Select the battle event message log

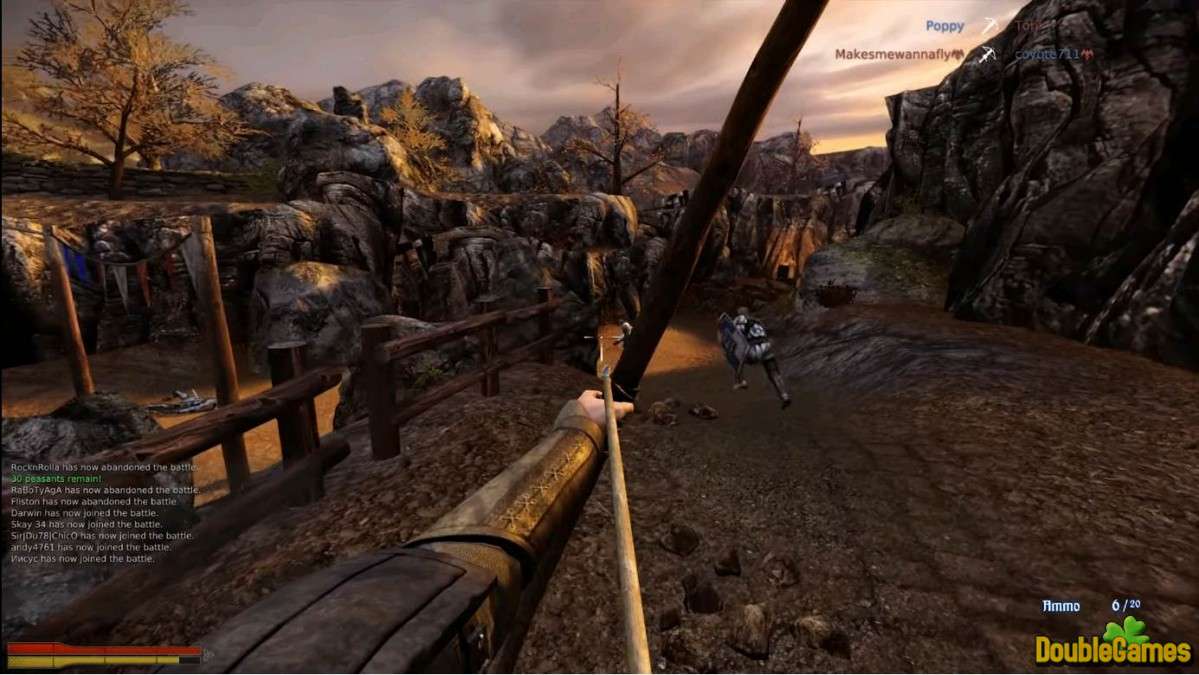[x=103, y=513]
